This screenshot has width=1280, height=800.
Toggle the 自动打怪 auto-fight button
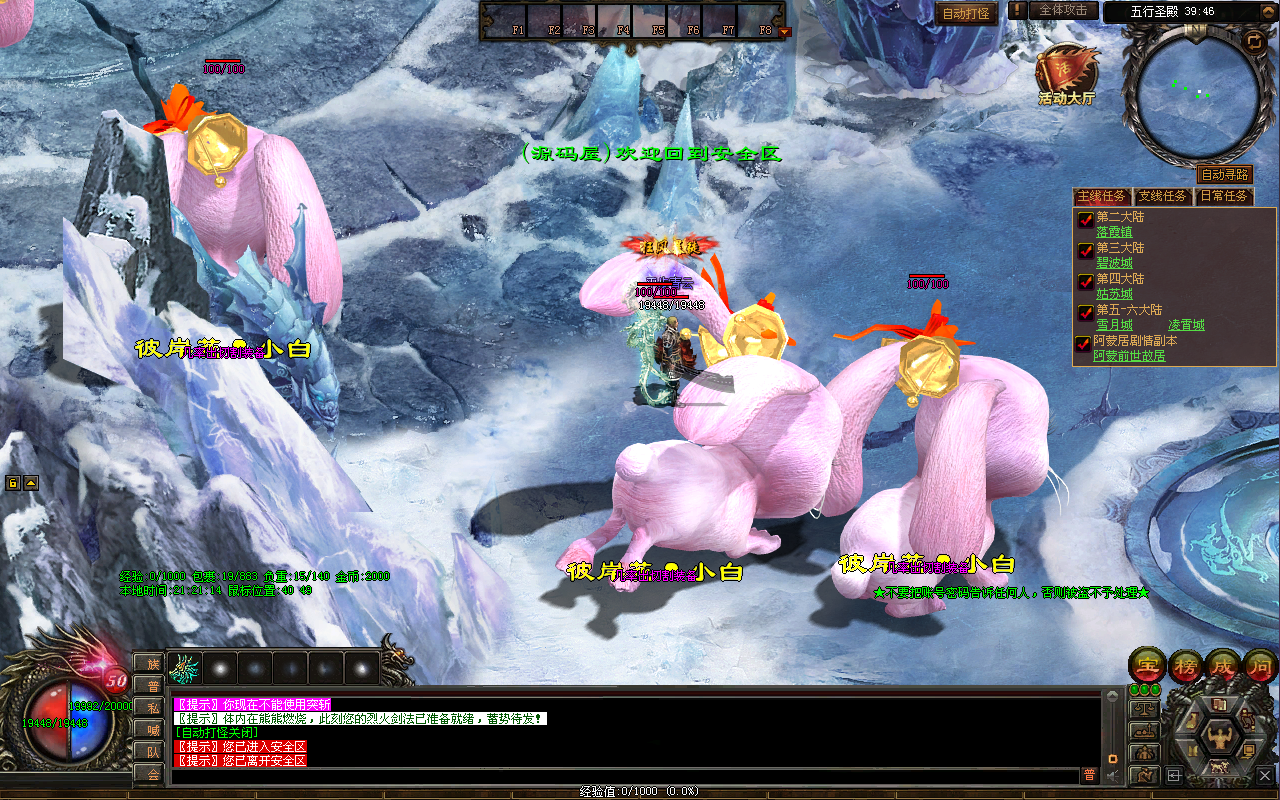[x=967, y=13]
